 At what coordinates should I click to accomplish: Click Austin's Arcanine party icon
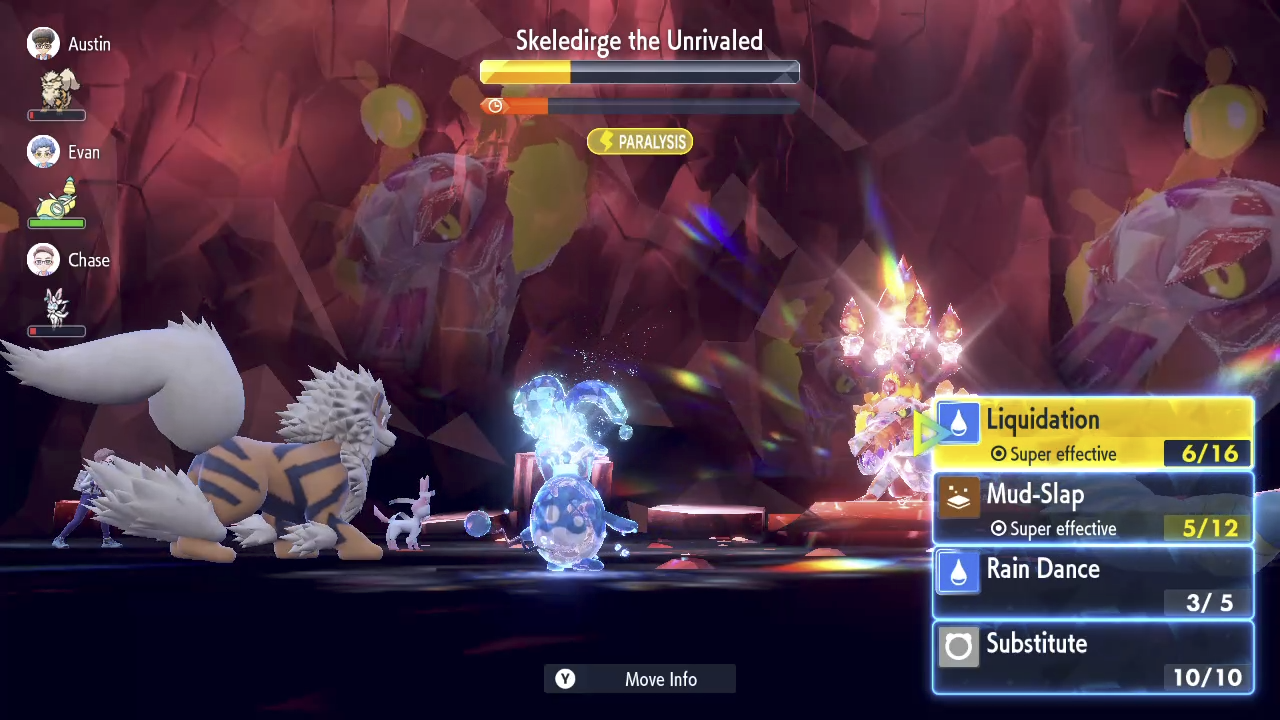[x=58, y=89]
